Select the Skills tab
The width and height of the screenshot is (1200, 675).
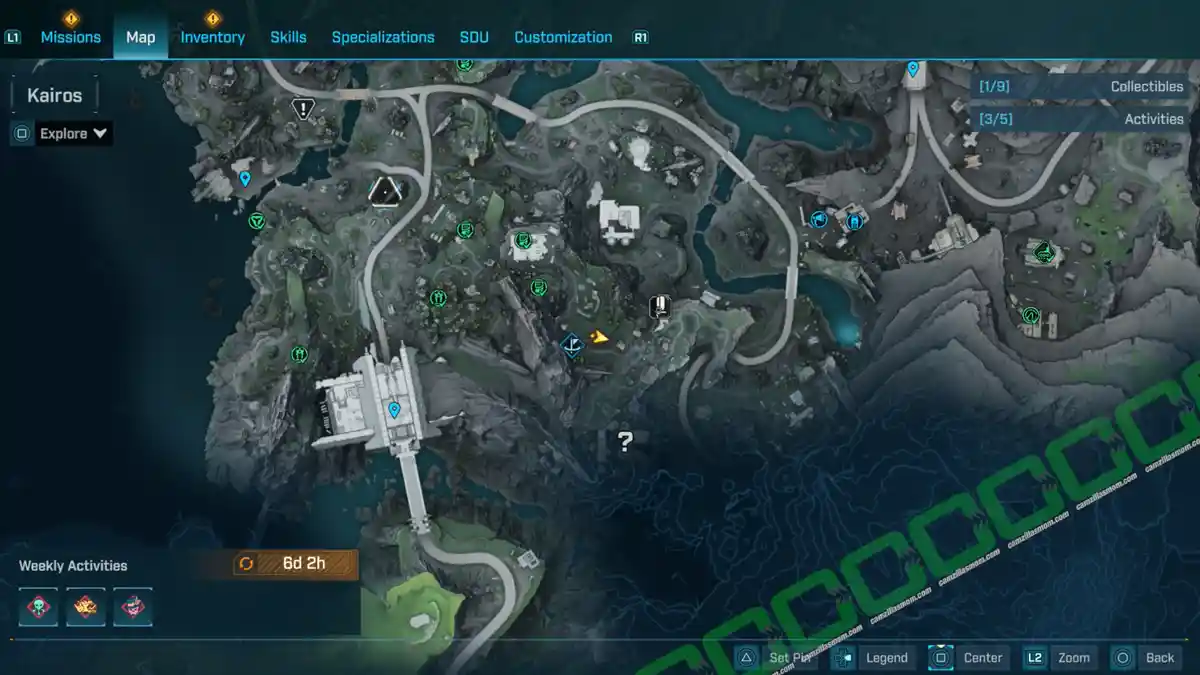288,37
